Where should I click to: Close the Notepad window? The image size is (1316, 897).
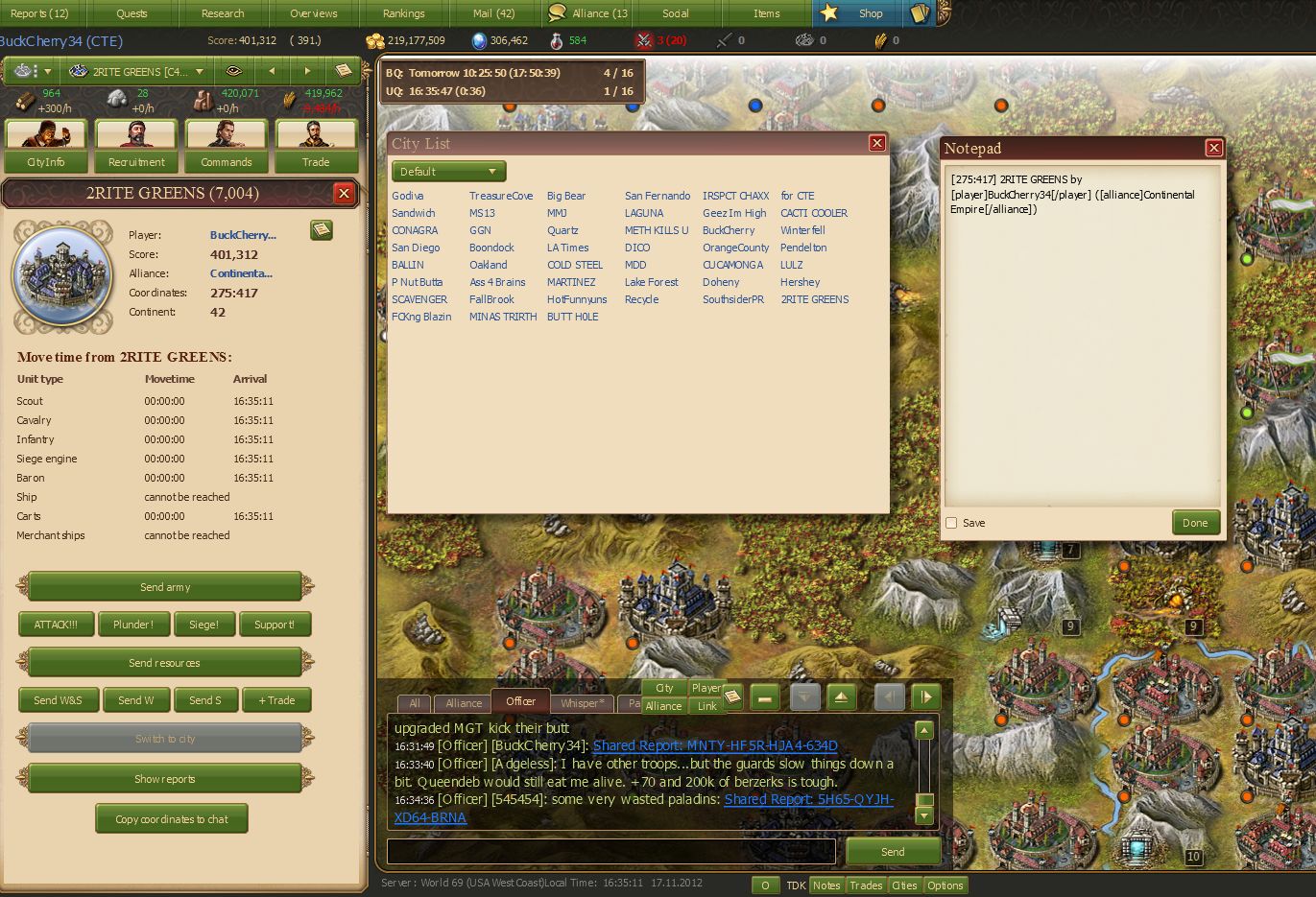(x=1213, y=148)
